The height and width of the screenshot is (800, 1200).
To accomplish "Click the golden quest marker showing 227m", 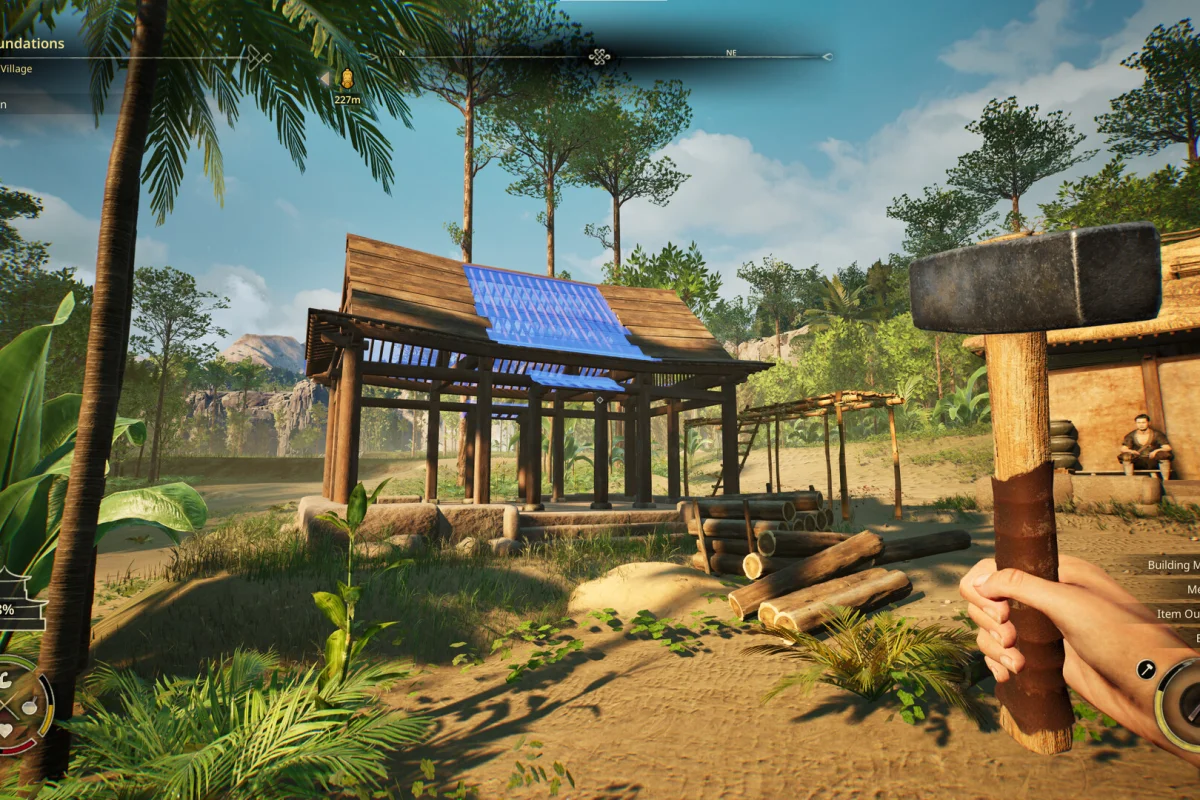I will (x=347, y=80).
